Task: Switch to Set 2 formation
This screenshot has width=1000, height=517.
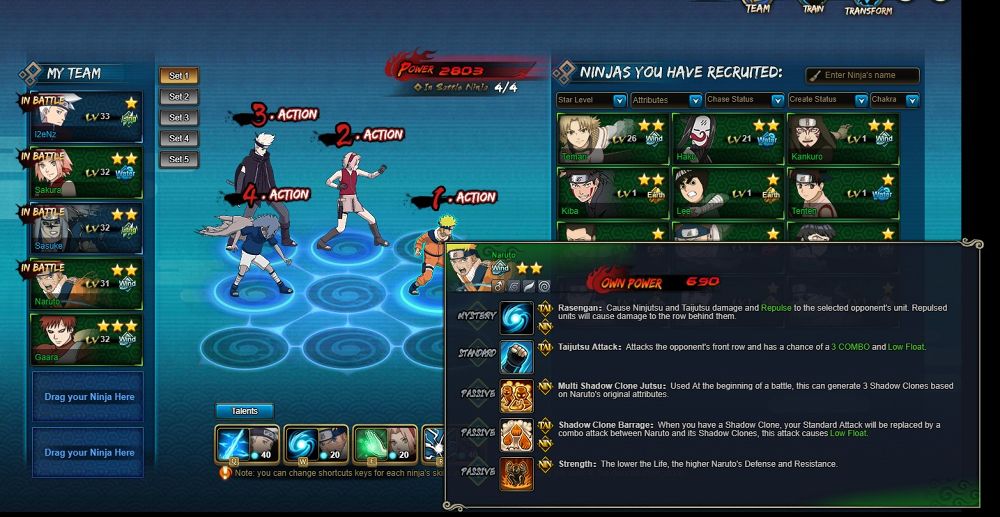Action: click(x=179, y=97)
